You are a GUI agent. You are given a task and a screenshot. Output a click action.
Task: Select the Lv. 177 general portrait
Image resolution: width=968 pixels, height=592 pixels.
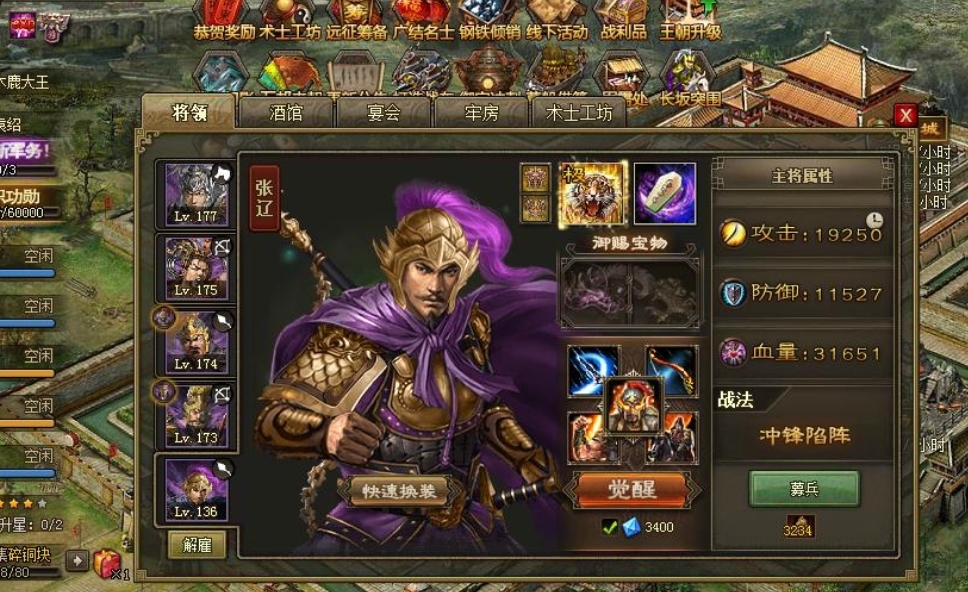(197, 195)
